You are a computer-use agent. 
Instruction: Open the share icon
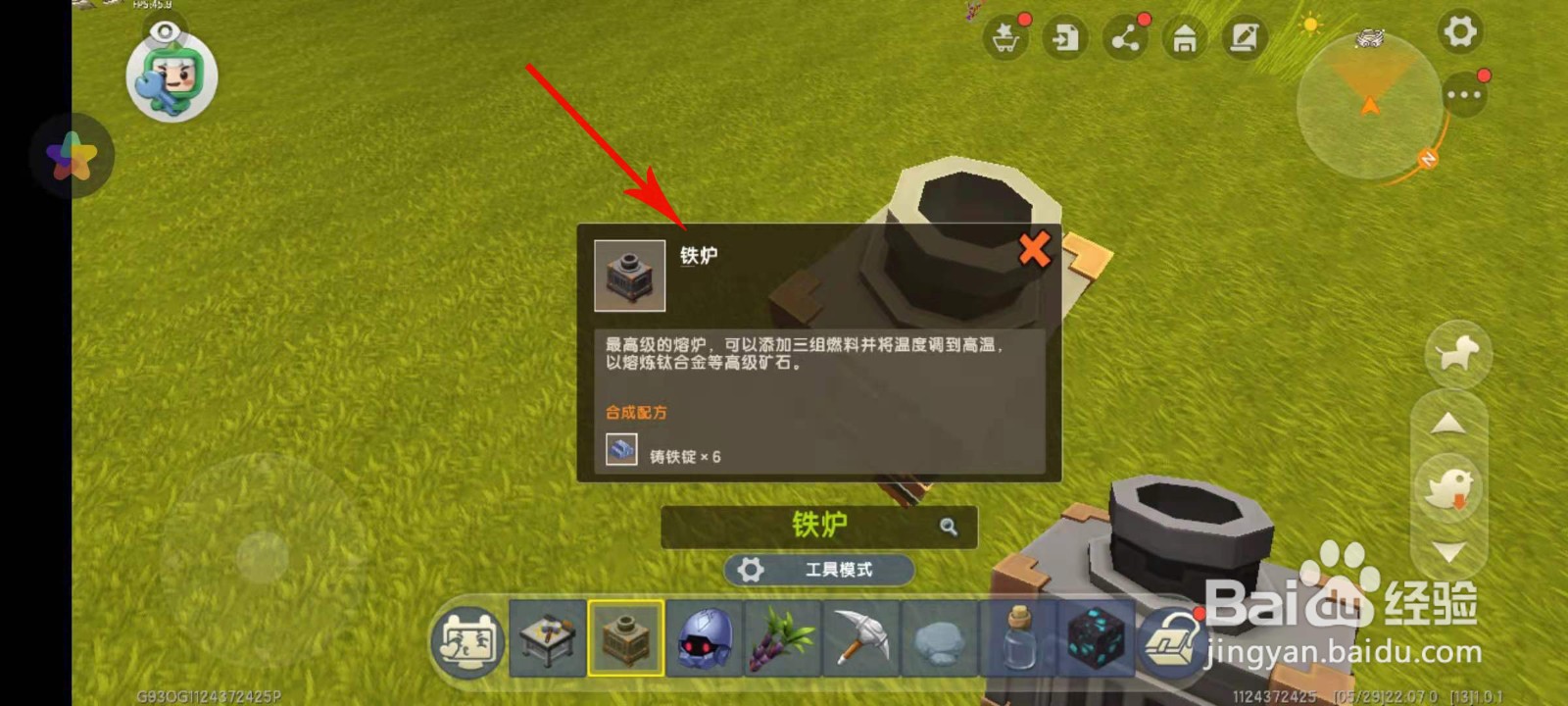(1125, 39)
